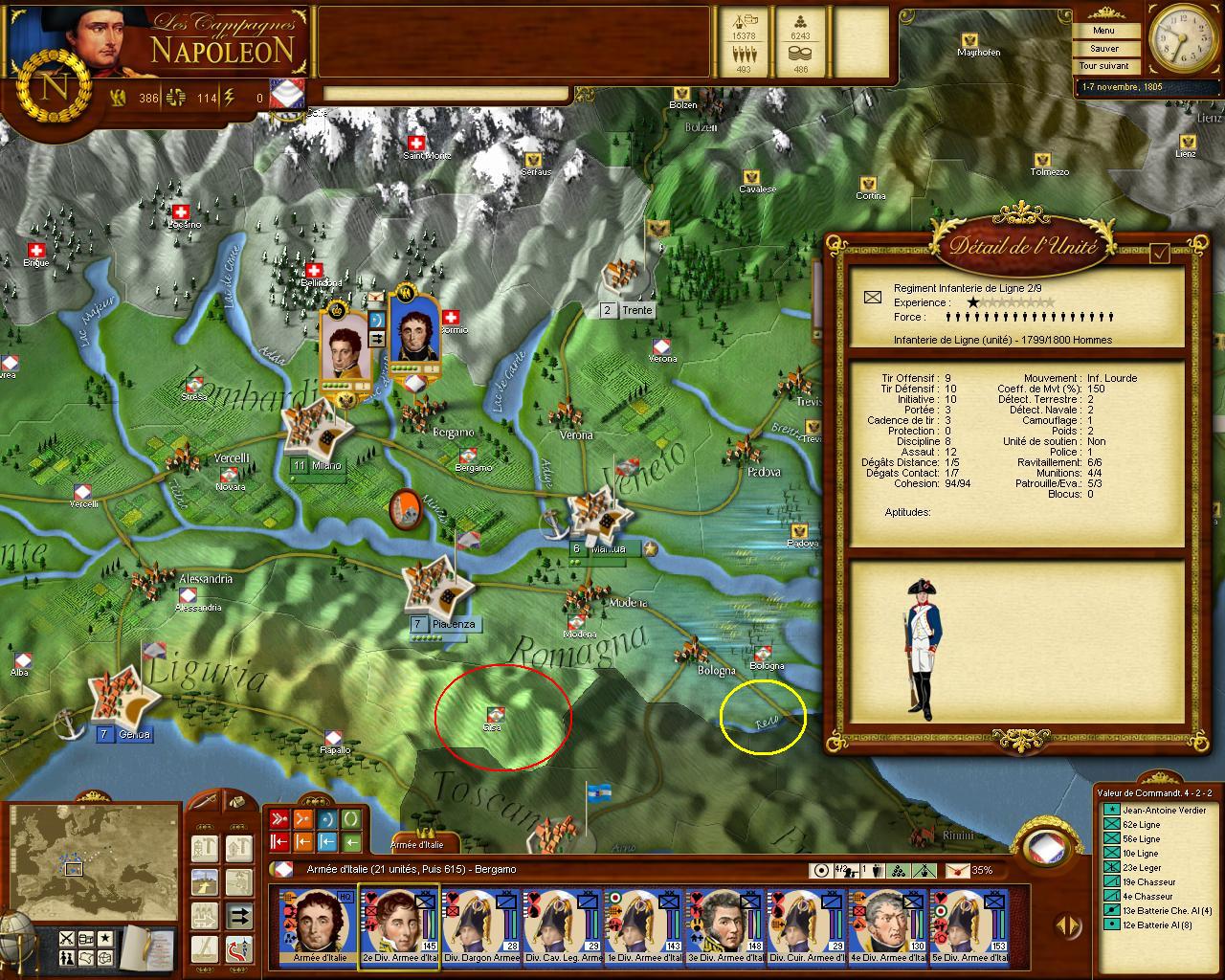Screen dimensions: 1225x980
Task: Pick the 4e Div. Armee d'Italie card
Action: pos(886,926)
